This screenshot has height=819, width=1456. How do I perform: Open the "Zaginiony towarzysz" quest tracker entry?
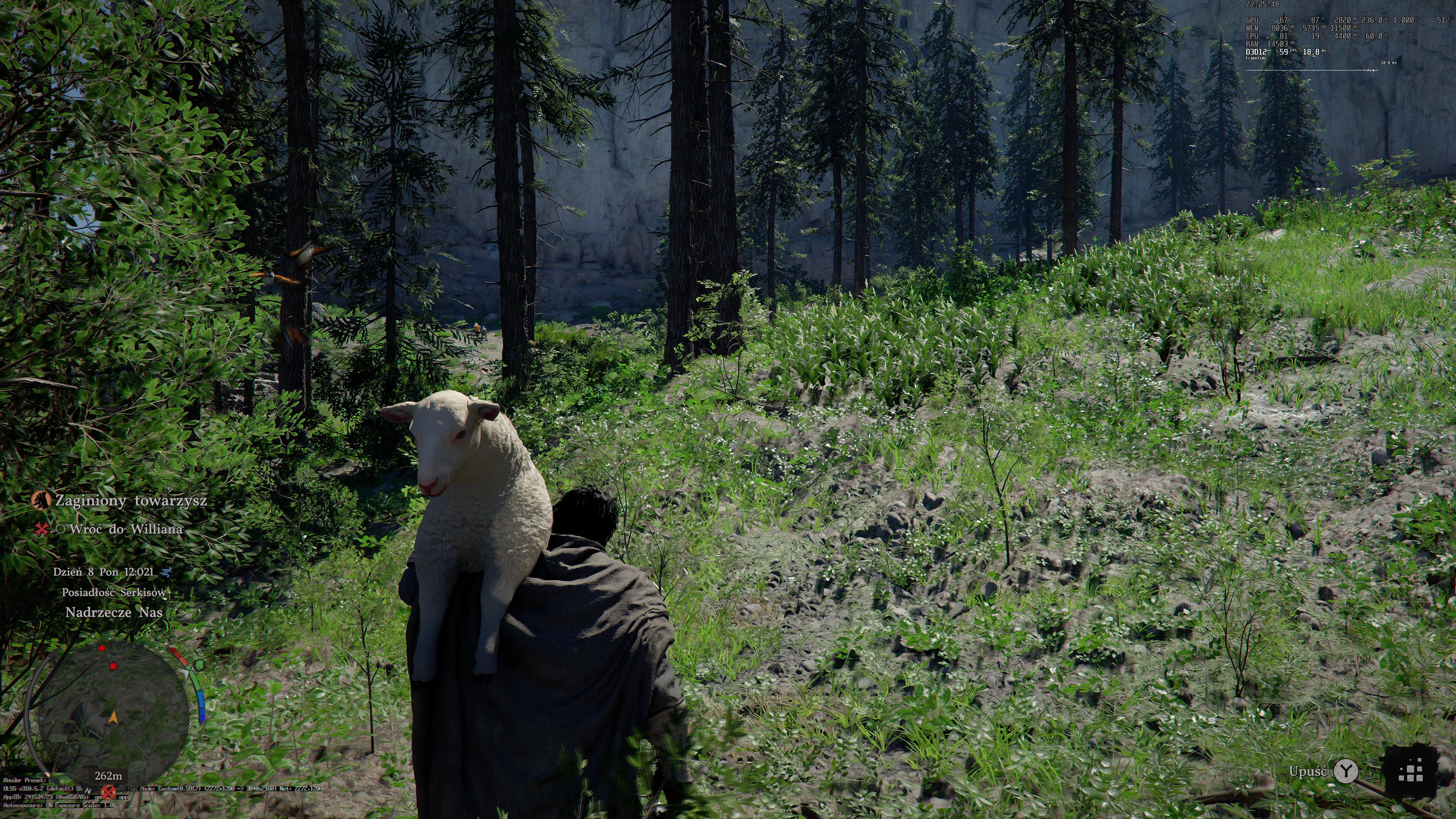coord(130,501)
